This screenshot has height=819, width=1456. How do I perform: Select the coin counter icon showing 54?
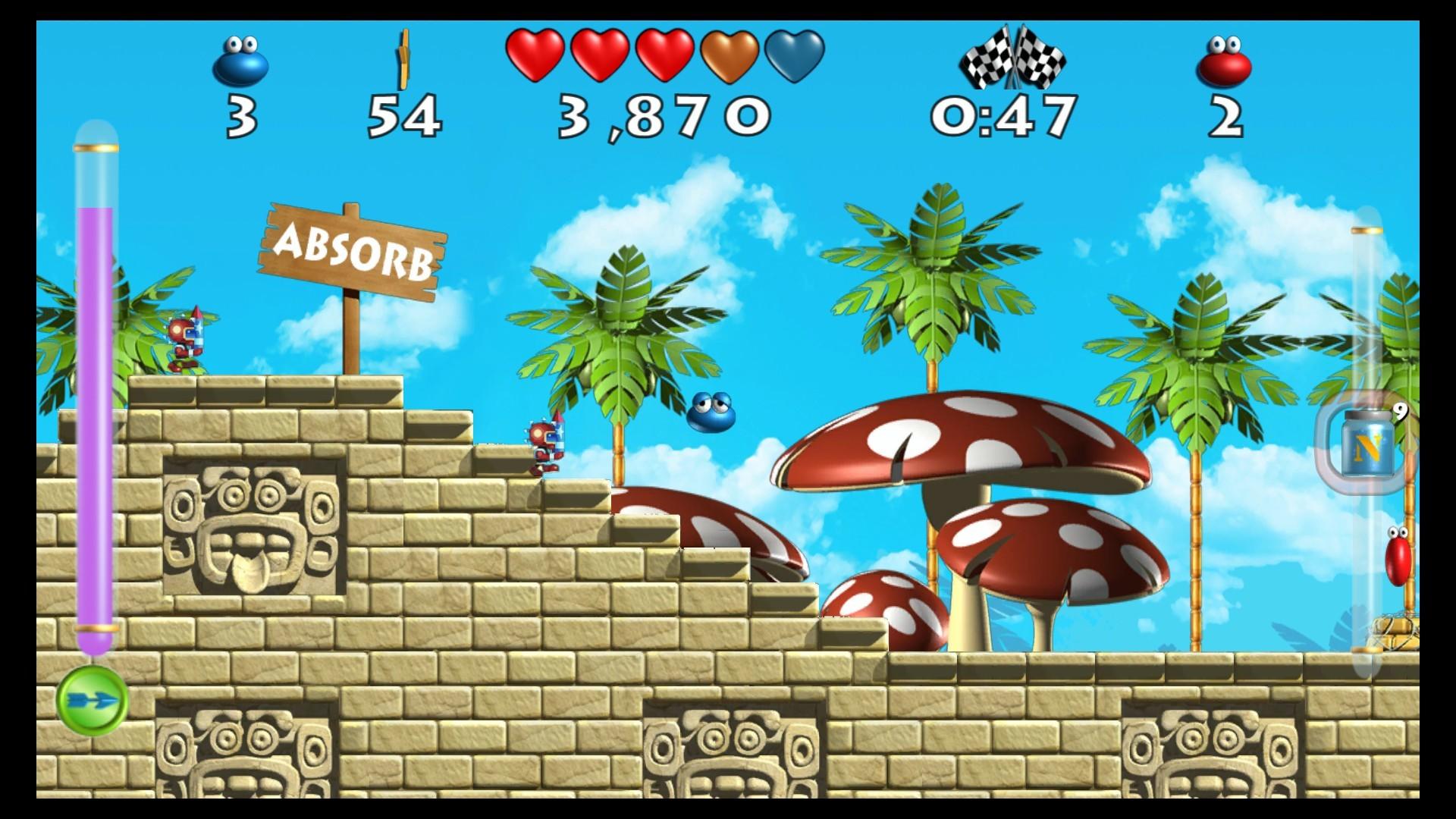(x=403, y=61)
